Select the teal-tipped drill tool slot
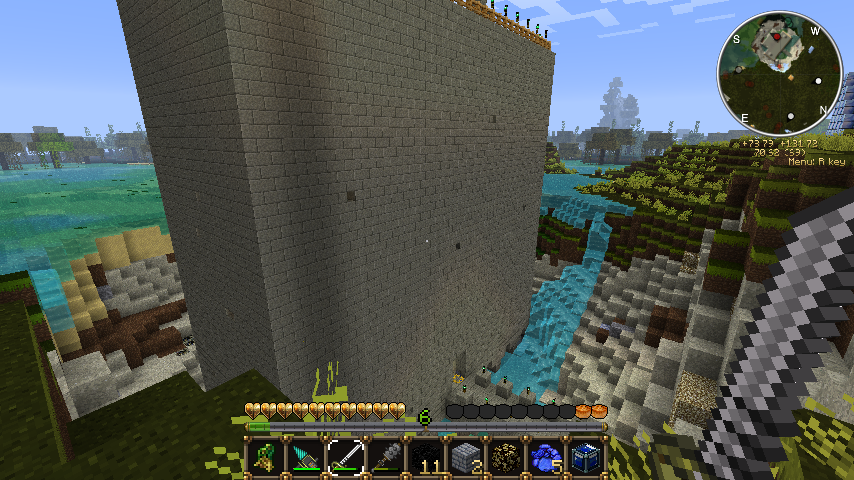This screenshot has height=480, width=854. [x=306, y=456]
